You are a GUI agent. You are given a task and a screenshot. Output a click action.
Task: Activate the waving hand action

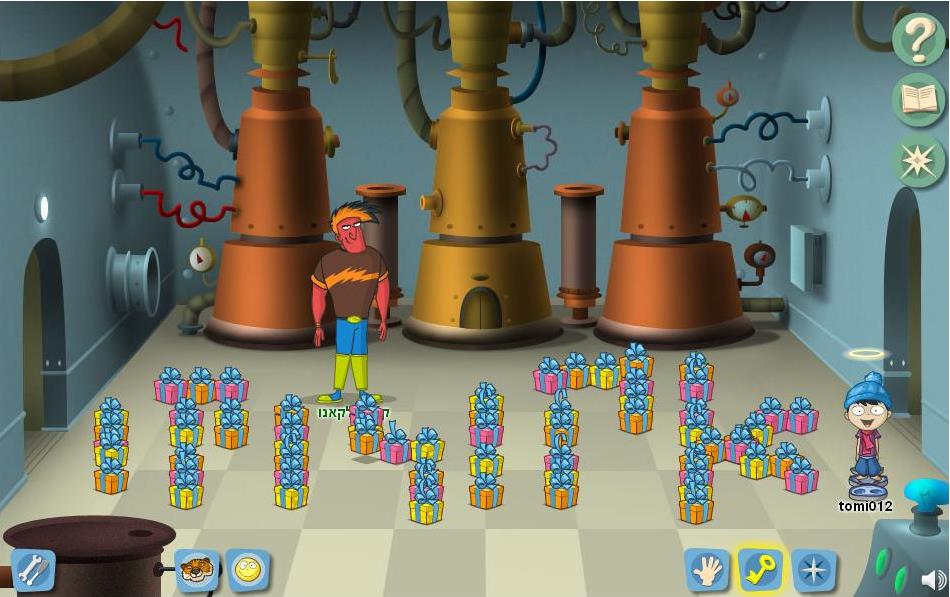coord(706,571)
